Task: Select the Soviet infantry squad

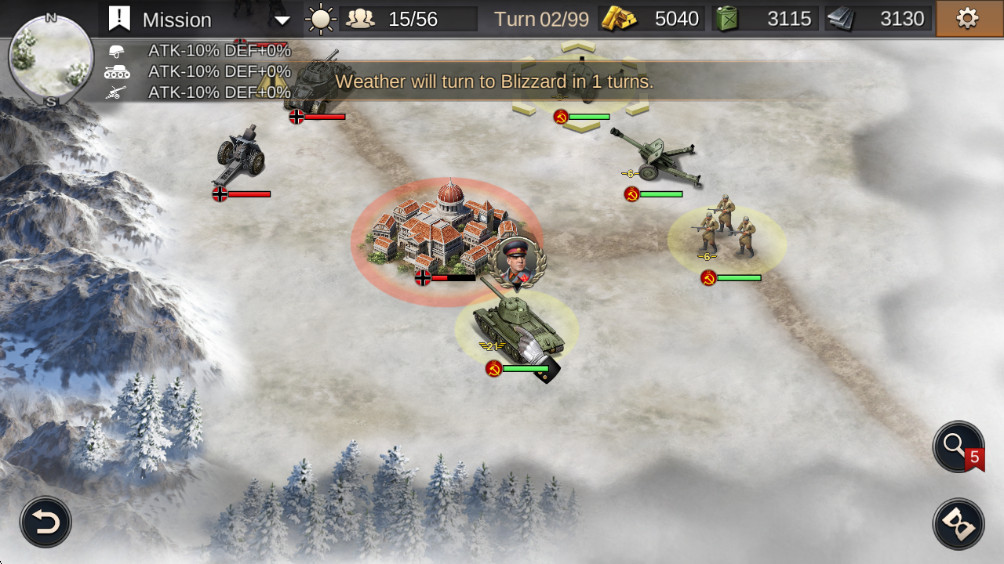Action: coord(727,235)
